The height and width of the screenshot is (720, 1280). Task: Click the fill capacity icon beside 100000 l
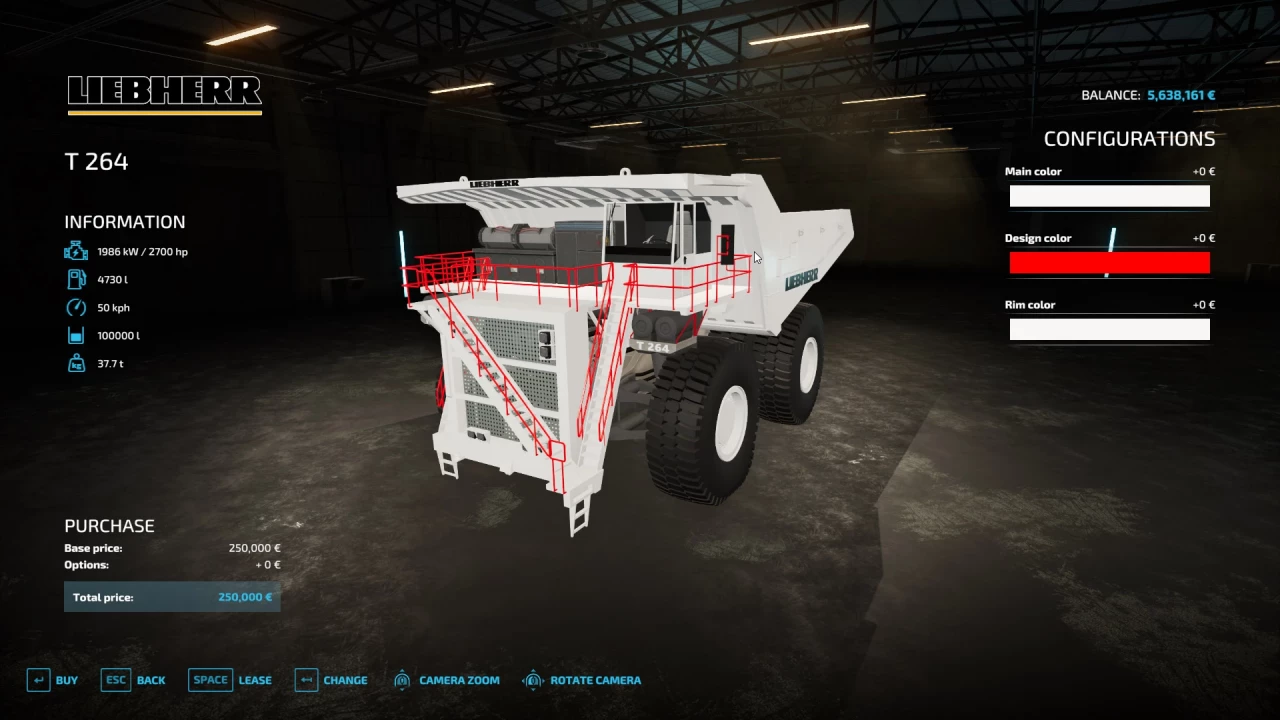coord(75,335)
